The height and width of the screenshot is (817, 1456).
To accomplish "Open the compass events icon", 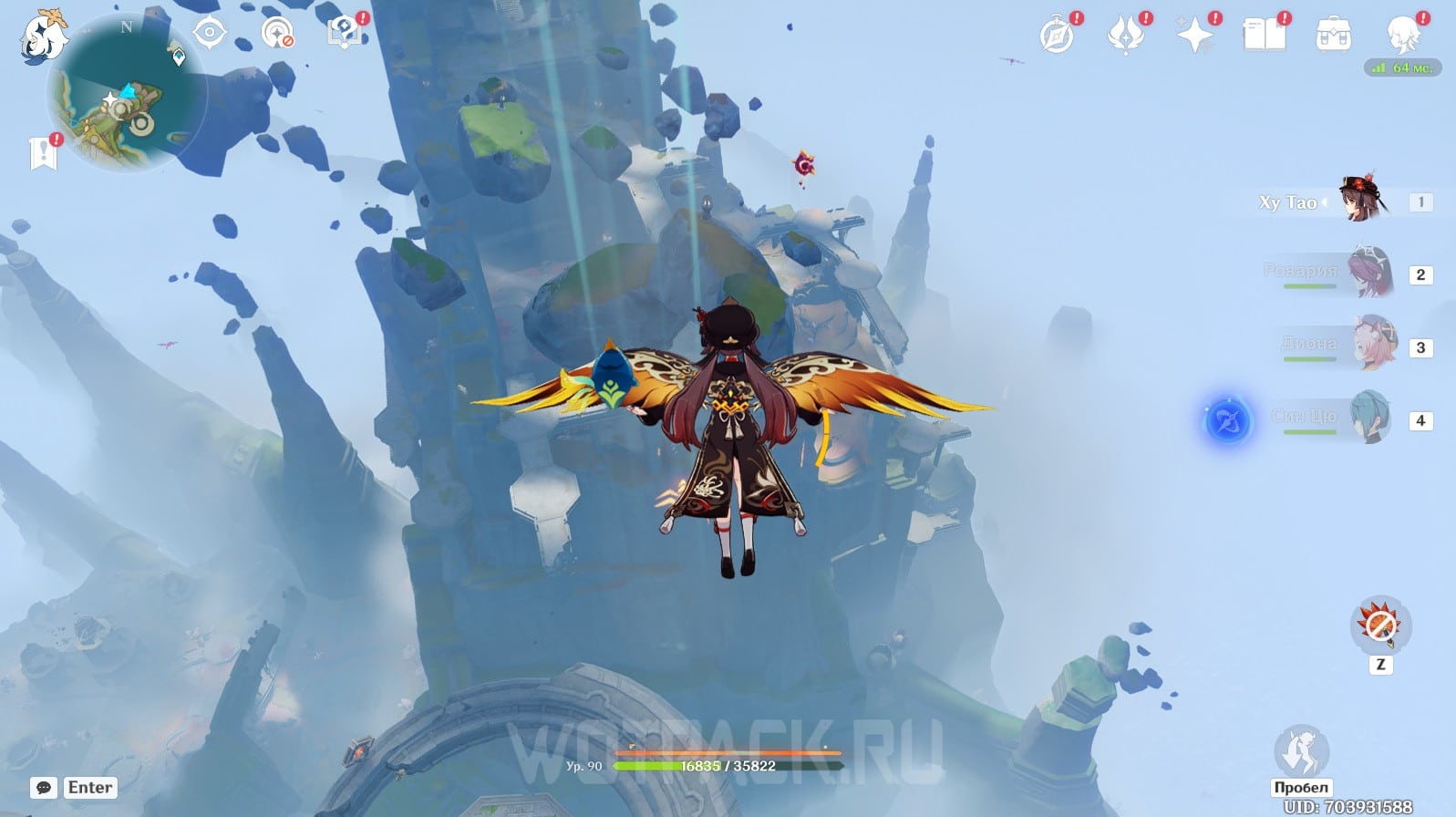I will click(x=1057, y=36).
